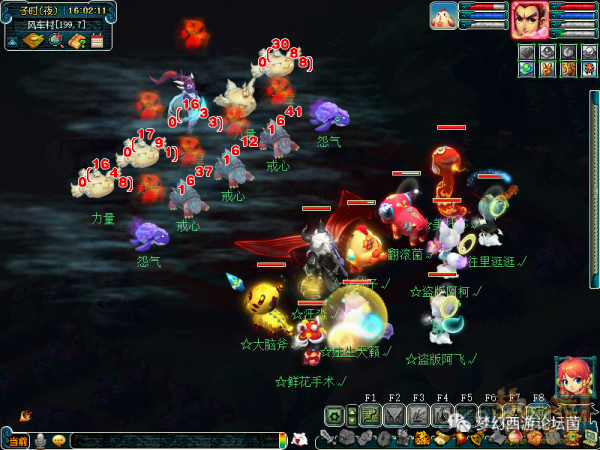Click the green gear button beside F1

click(x=335, y=415)
